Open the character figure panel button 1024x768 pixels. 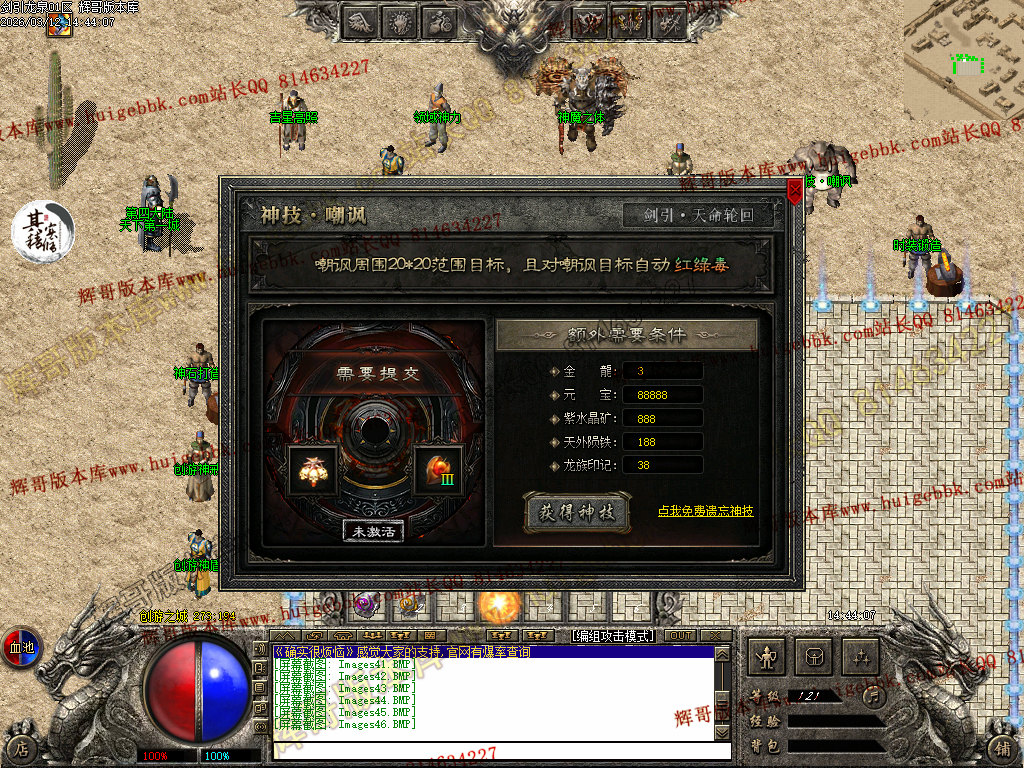point(768,657)
